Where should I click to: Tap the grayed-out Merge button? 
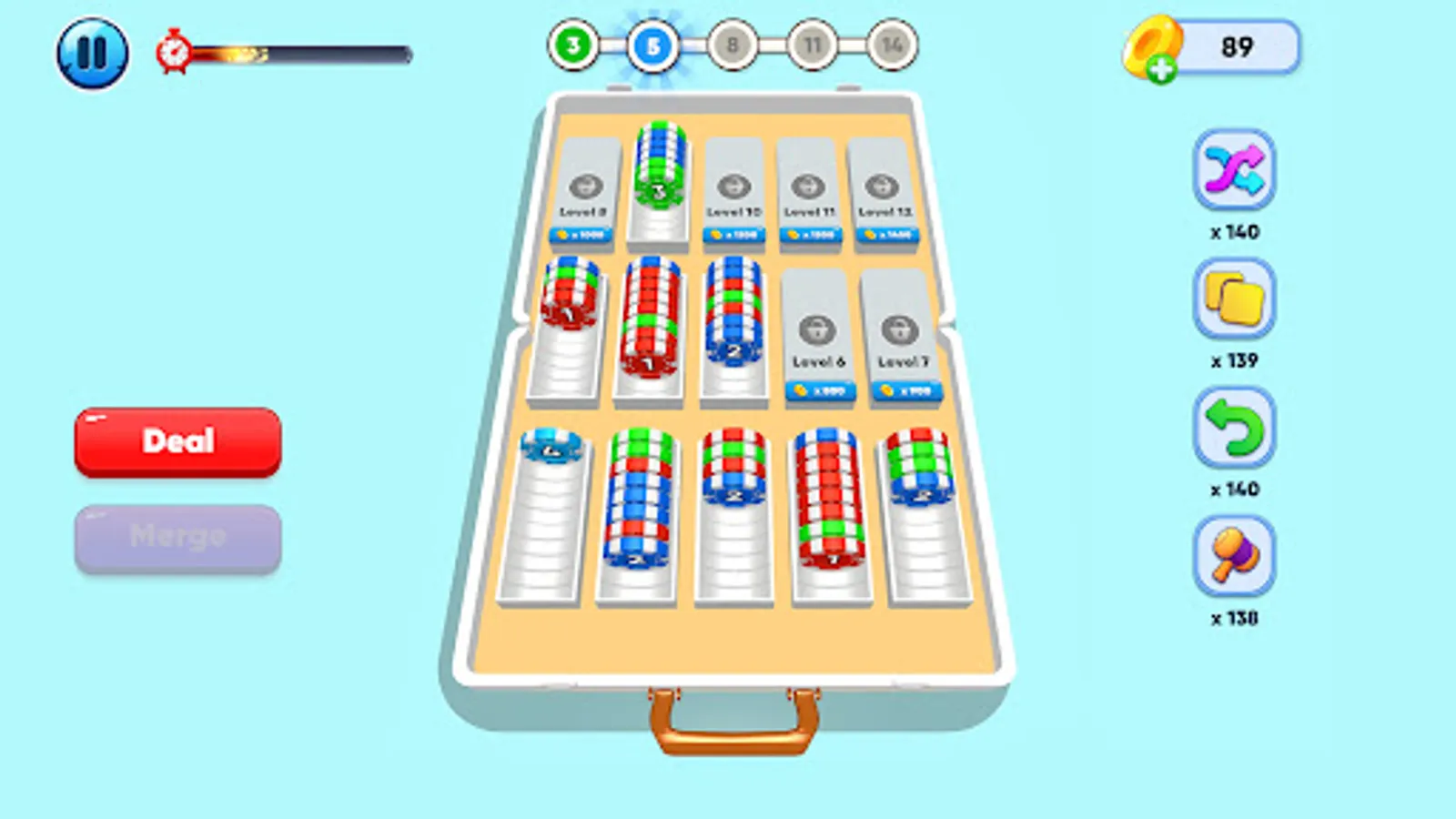pyautogui.click(x=178, y=535)
